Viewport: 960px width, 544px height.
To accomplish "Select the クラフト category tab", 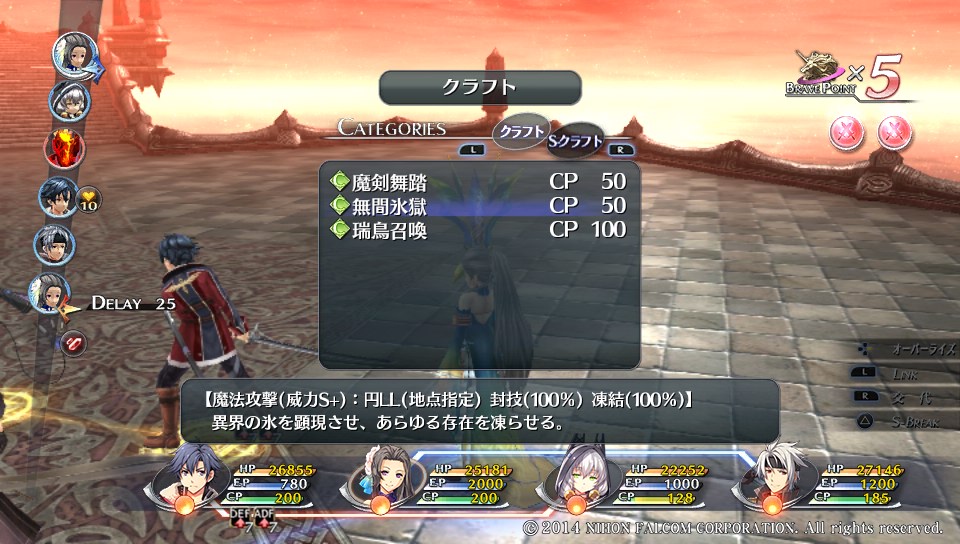I will [x=520, y=131].
